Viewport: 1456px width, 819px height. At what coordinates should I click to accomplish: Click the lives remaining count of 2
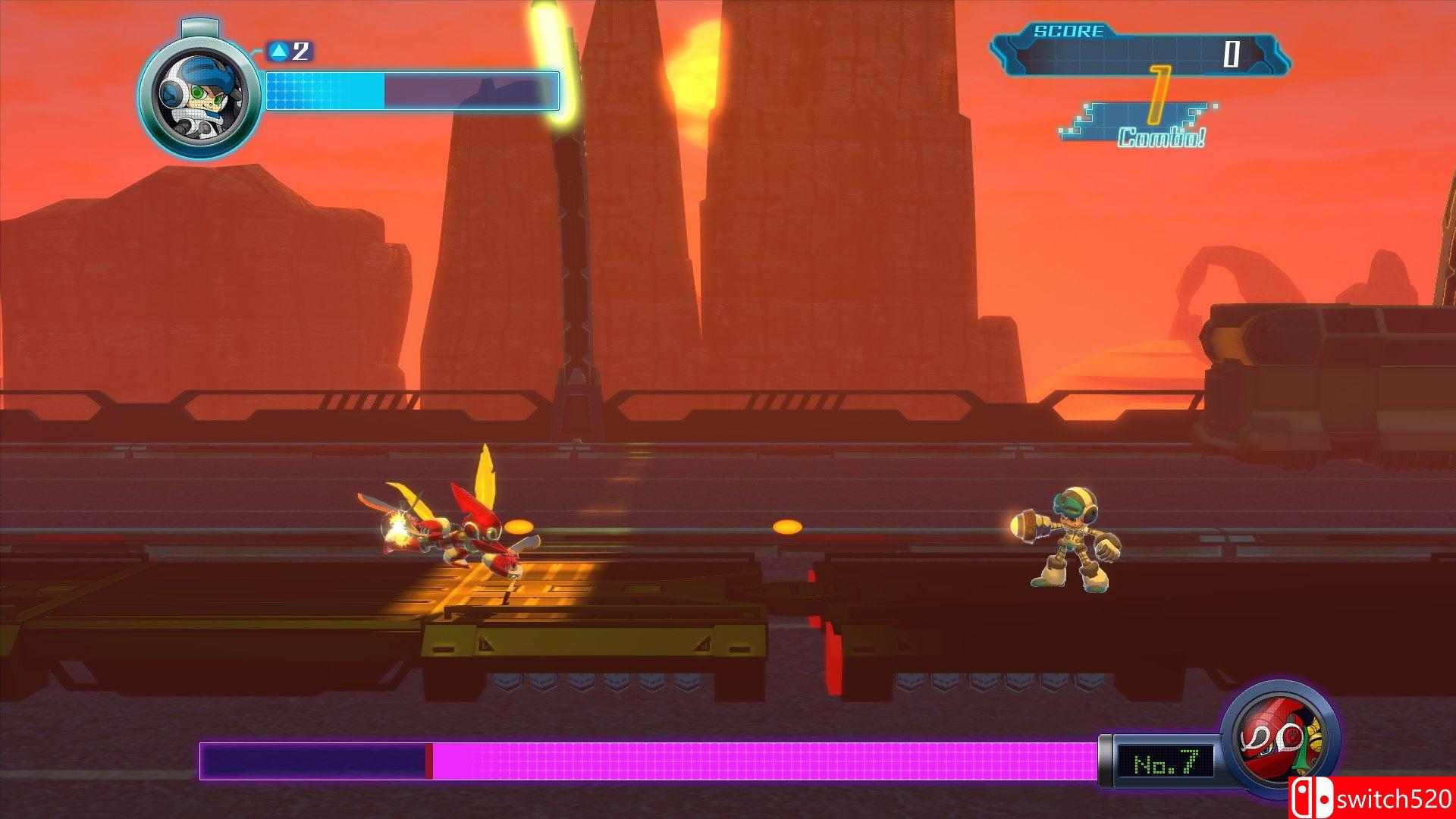pyautogui.click(x=300, y=51)
